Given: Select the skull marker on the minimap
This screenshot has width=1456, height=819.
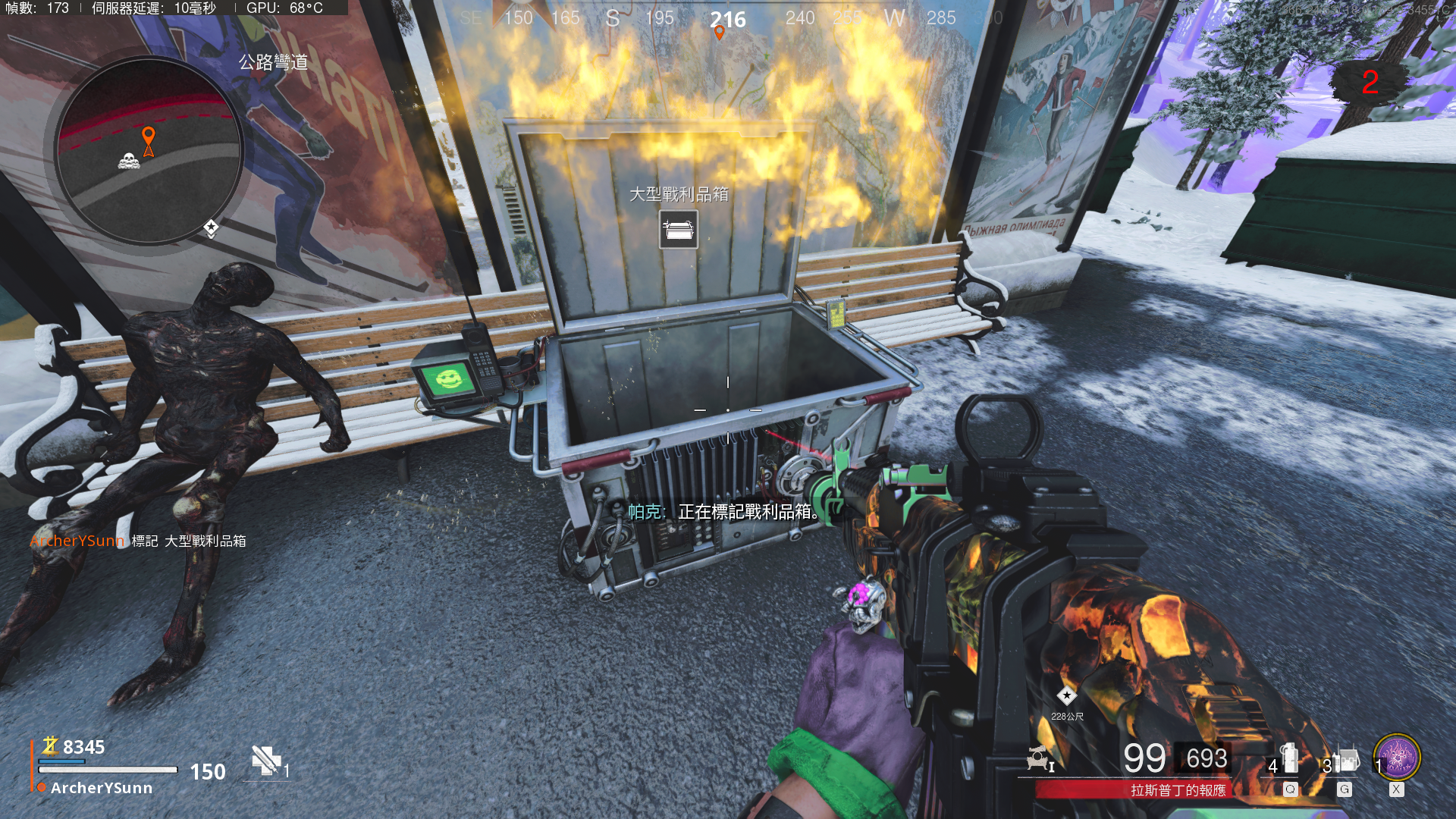Looking at the screenshot, I should (x=128, y=161).
